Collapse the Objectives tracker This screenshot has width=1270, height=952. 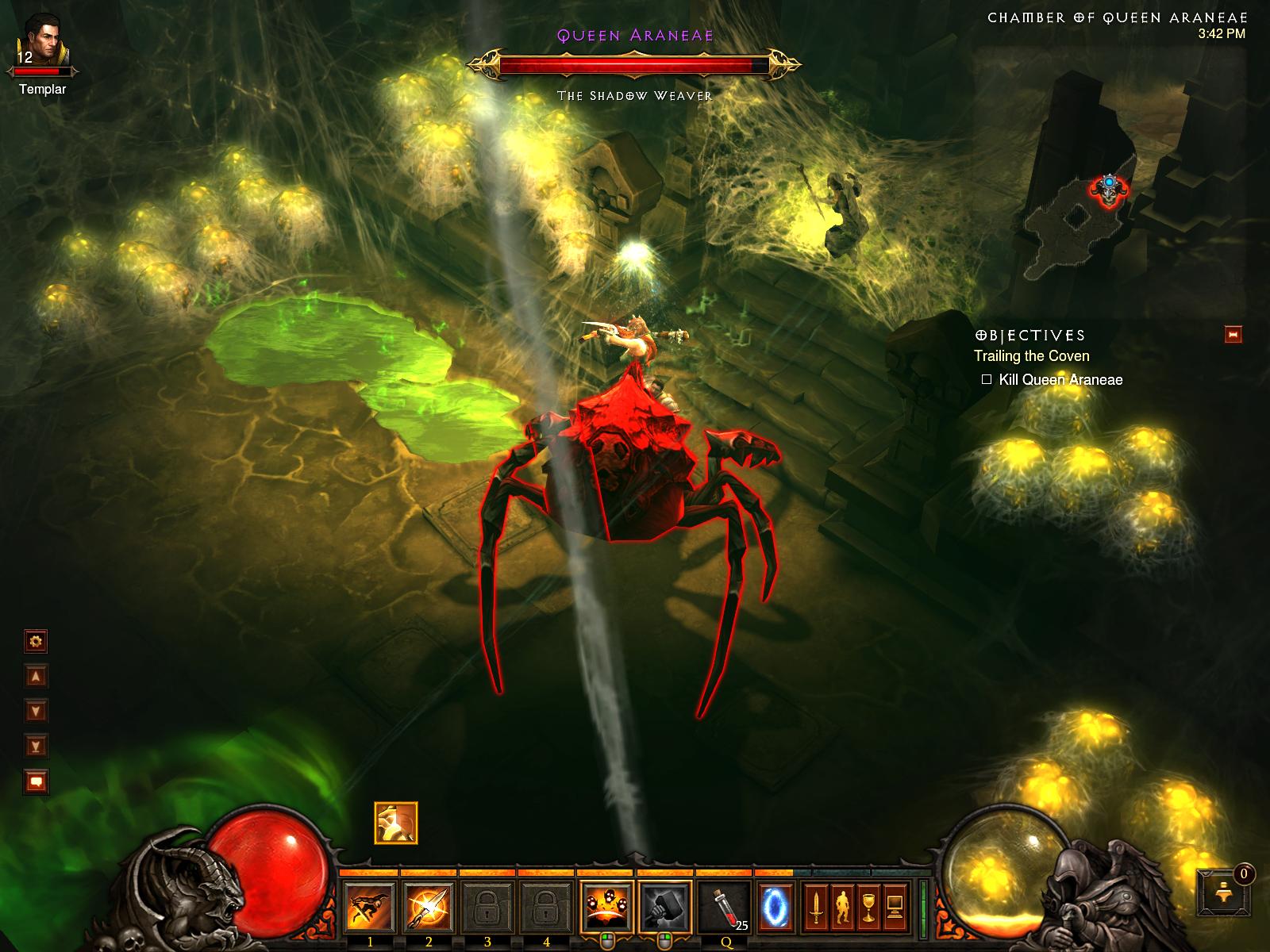tap(1233, 335)
